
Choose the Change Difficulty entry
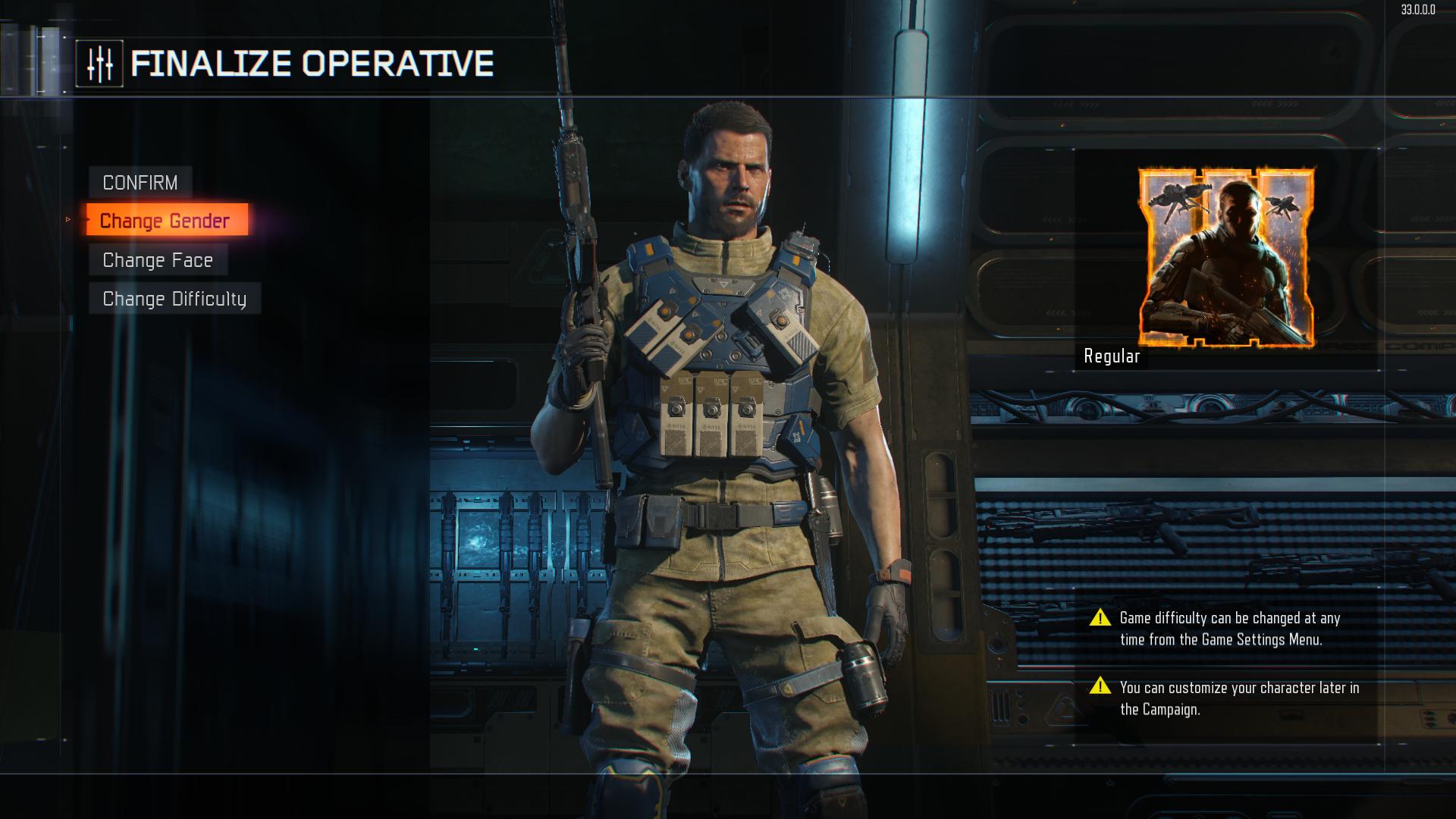pos(174,299)
